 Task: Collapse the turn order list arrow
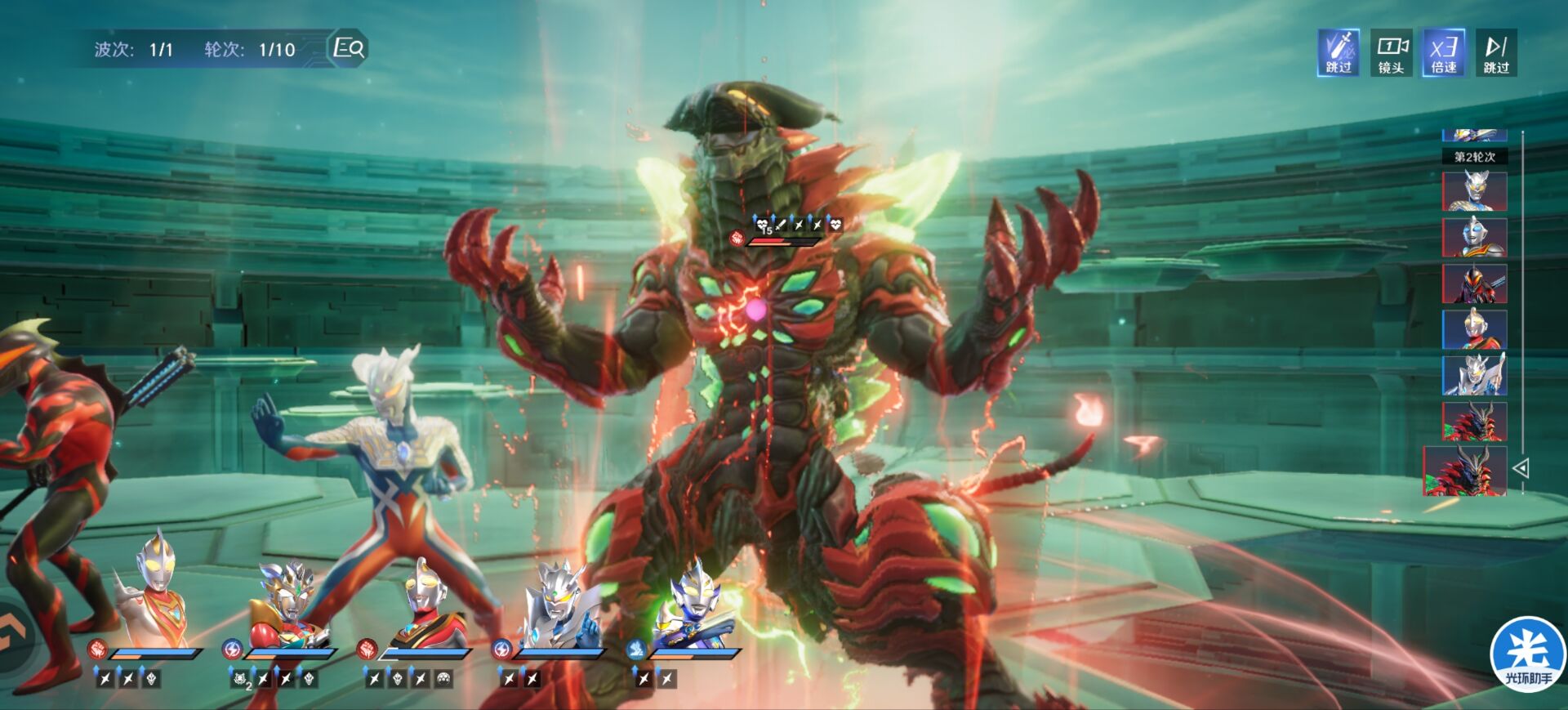1521,468
